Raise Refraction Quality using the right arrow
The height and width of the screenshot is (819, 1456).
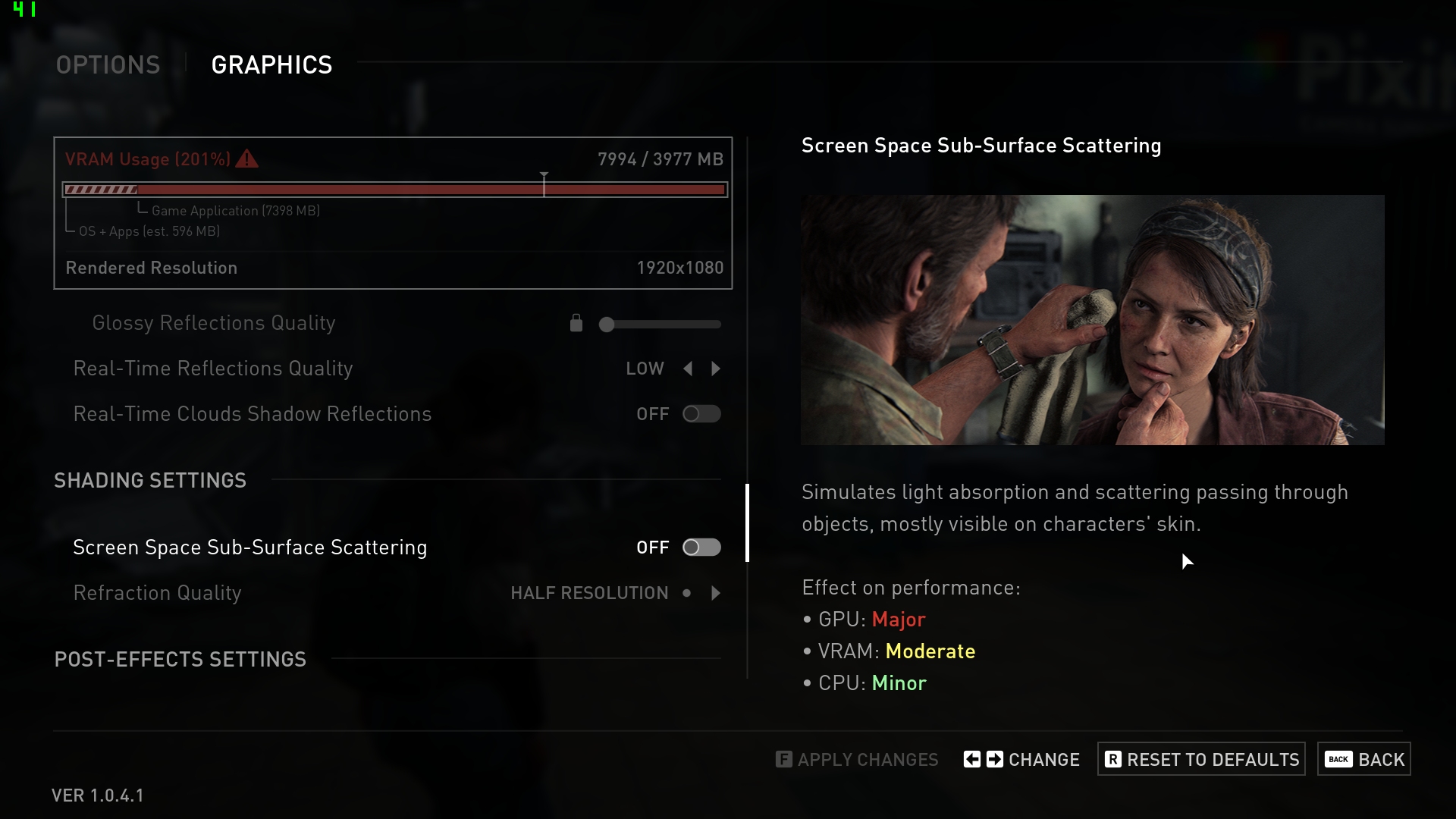tap(716, 593)
